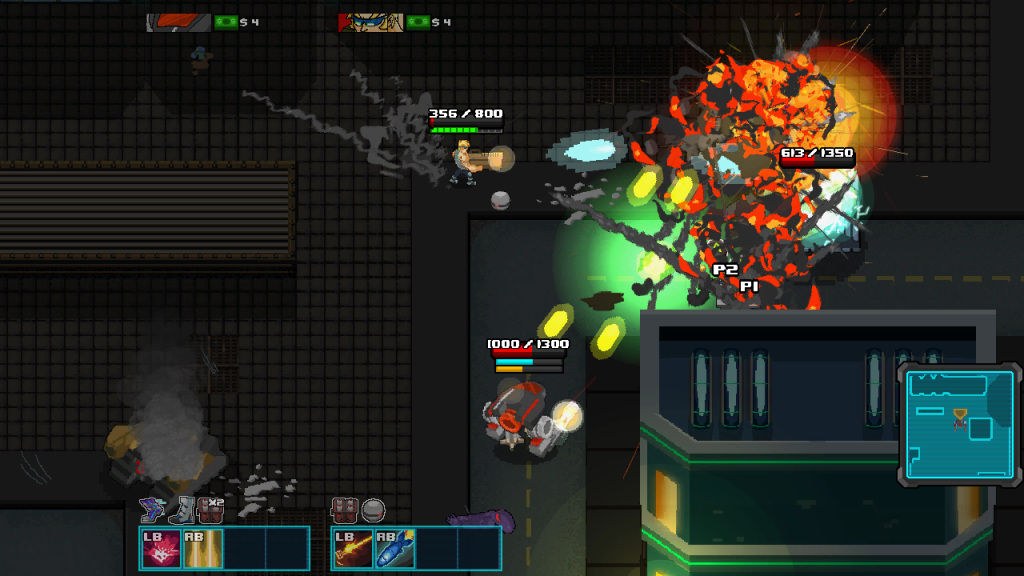Select the blue missile ability
The image size is (1024, 576).
click(x=395, y=548)
